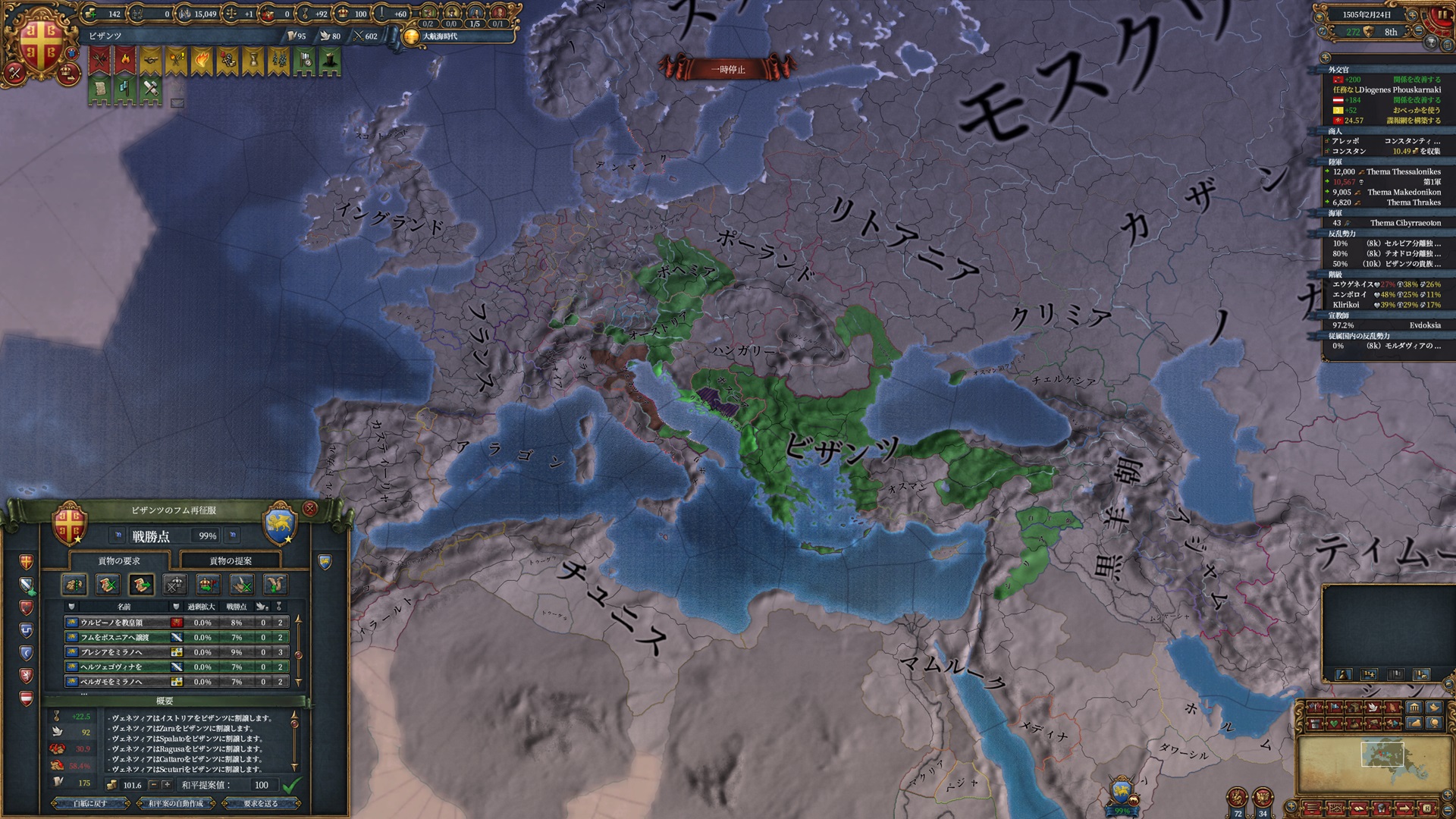Select the demand provinces icon in the peace panel
The width and height of the screenshot is (1456, 819).
coord(74,585)
